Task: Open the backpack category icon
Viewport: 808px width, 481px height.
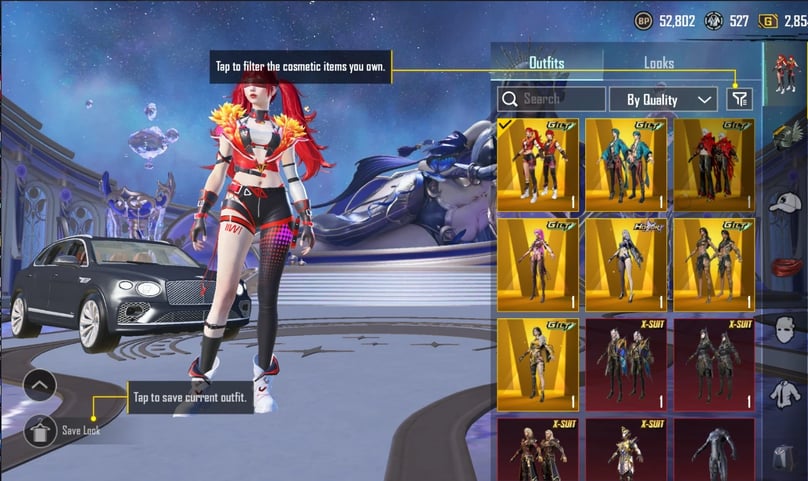Action: (786, 459)
